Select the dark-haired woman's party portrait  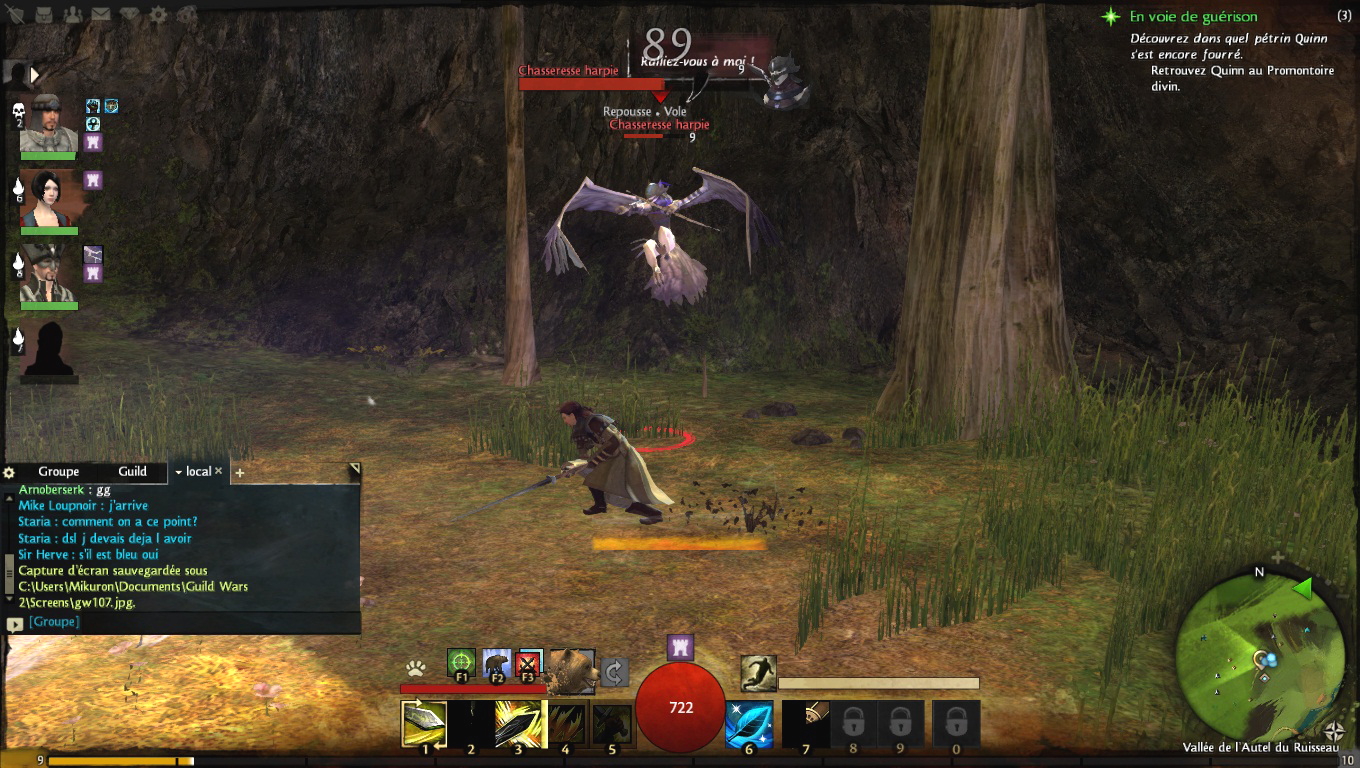tap(49, 199)
